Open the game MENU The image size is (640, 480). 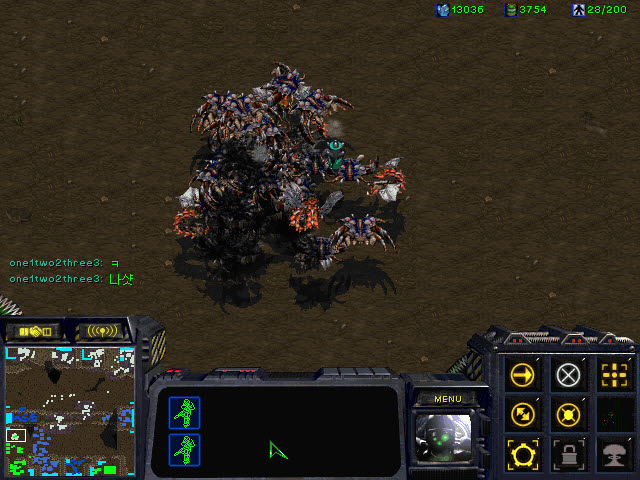point(447,399)
